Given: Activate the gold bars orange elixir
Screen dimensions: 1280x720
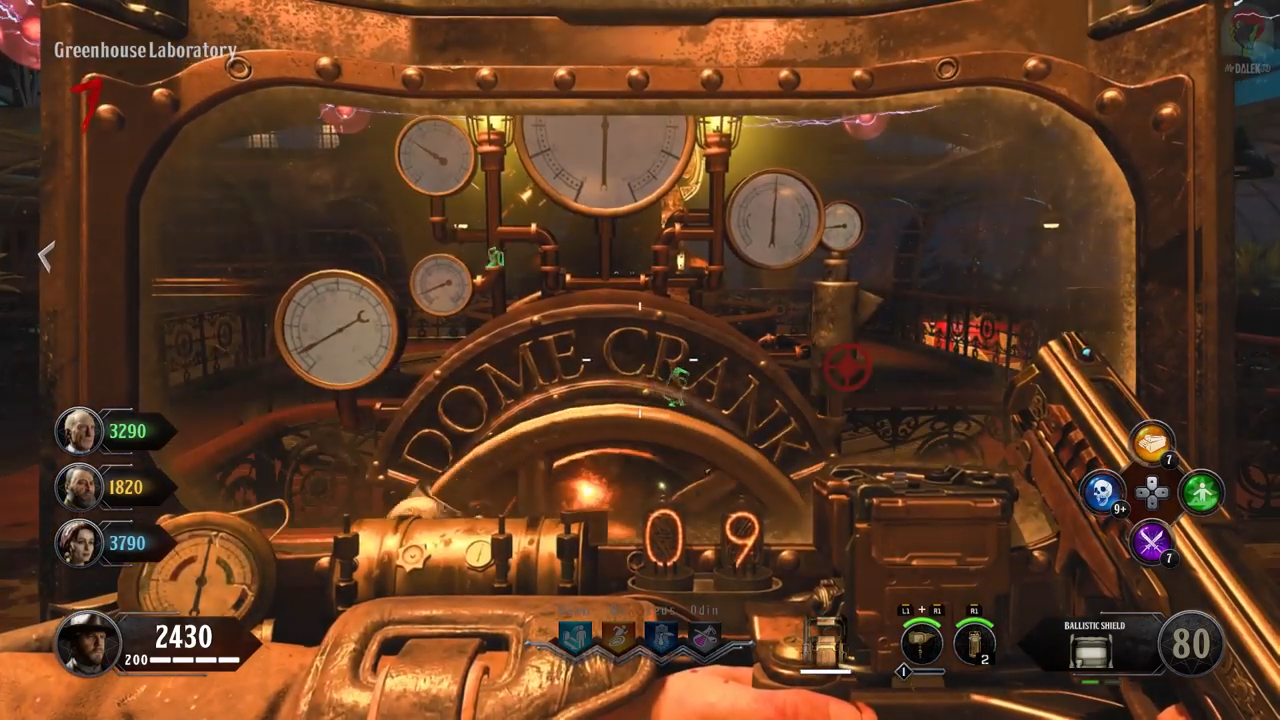Looking at the screenshot, I should 1152,442.
